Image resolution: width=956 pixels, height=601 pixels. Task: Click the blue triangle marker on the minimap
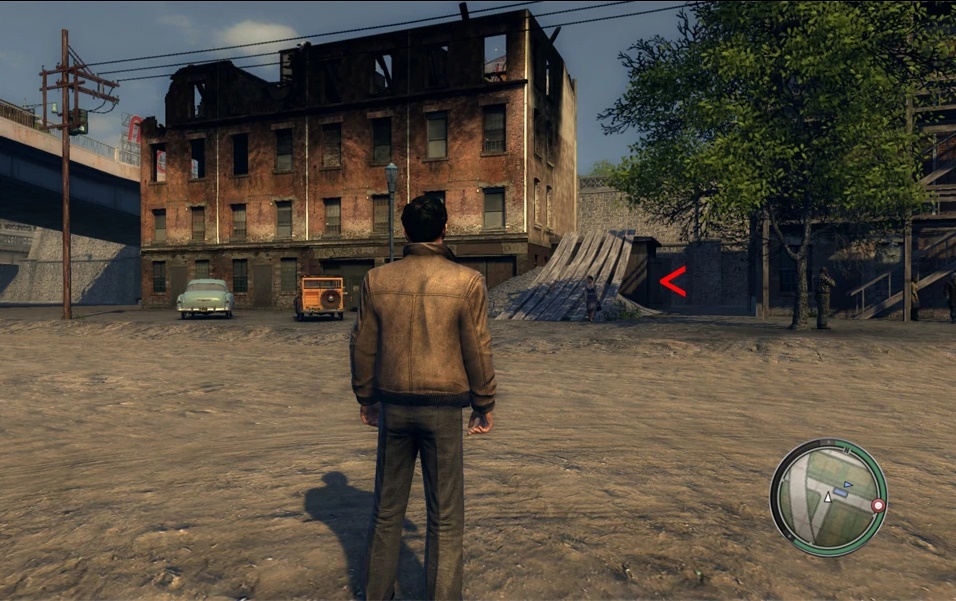pyautogui.click(x=848, y=484)
